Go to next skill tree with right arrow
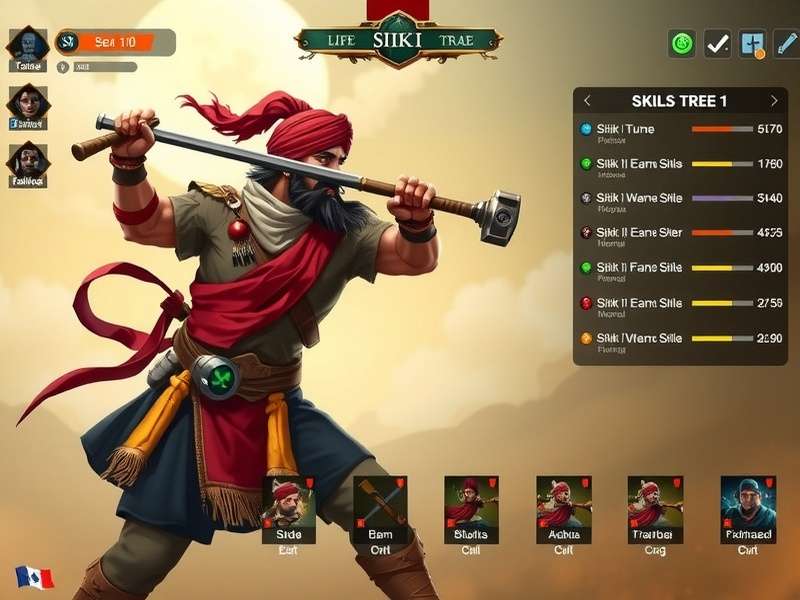This screenshot has height=600, width=800. click(773, 101)
